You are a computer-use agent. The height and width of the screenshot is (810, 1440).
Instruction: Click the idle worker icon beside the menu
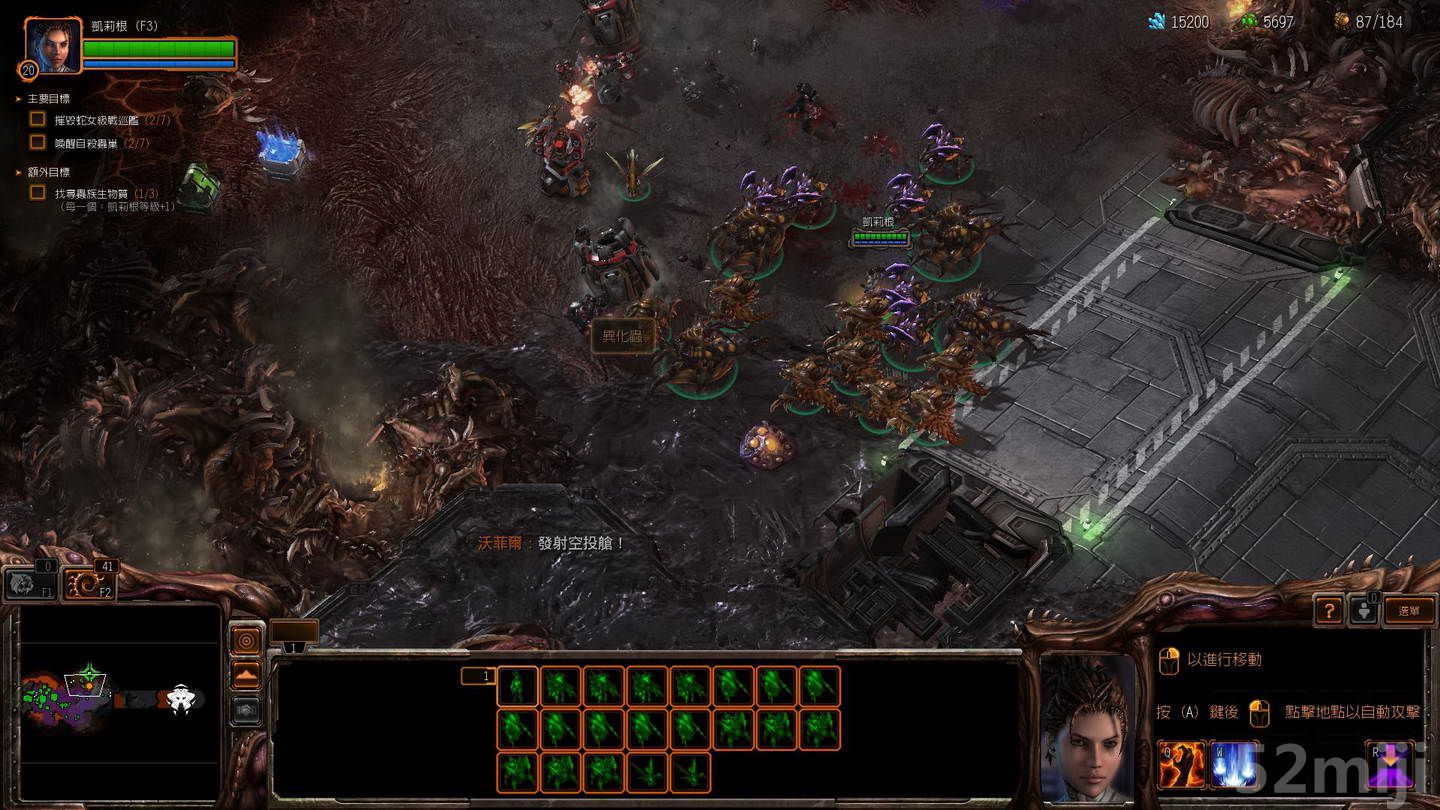pos(1363,610)
